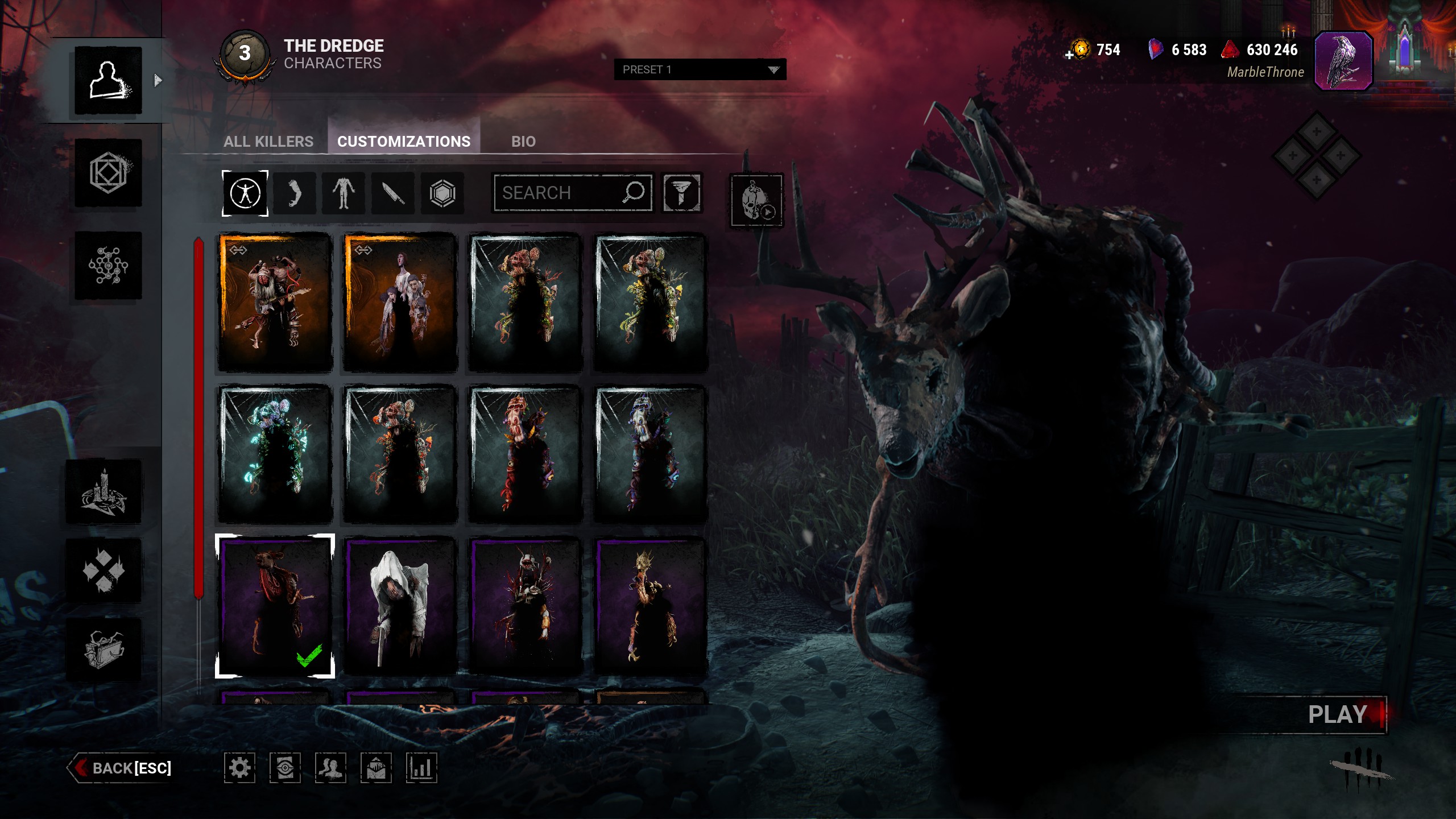The width and height of the screenshot is (1456, 819).
Task: Select the charm hexagon category icon
Action: point(442,193)
